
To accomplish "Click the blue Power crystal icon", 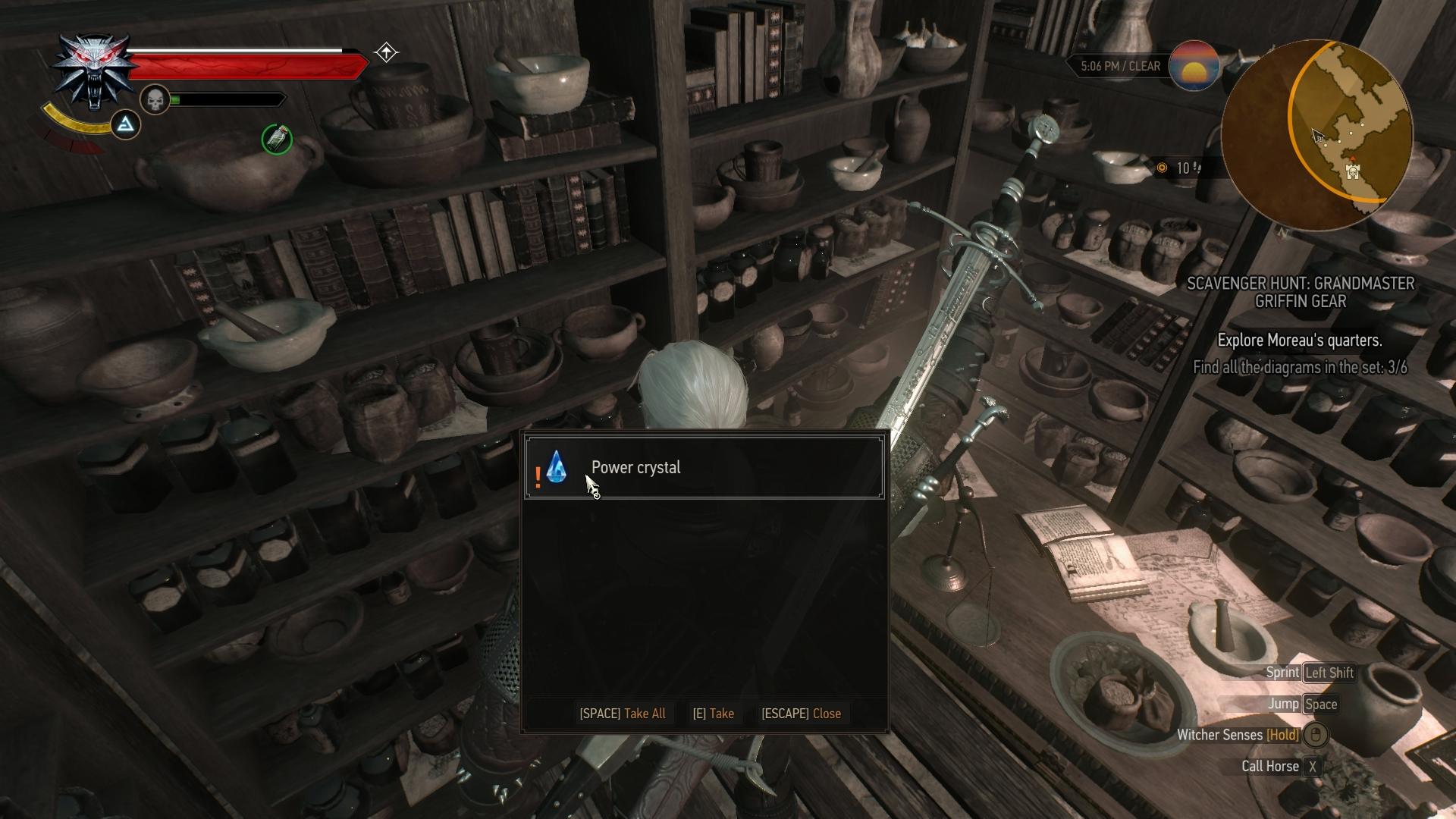I will pos(557,468).
